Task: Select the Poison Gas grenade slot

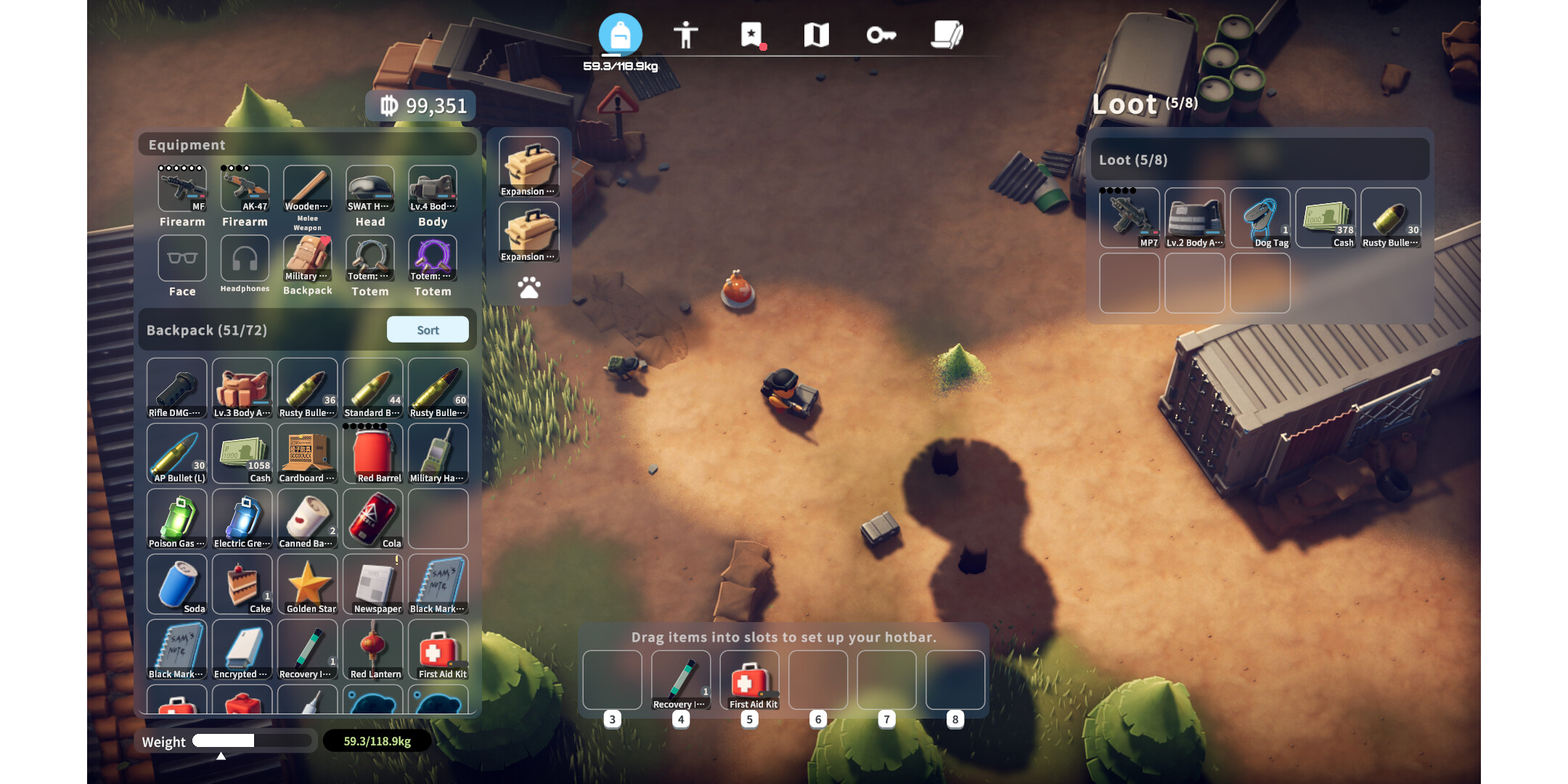Action: [177, 518]
